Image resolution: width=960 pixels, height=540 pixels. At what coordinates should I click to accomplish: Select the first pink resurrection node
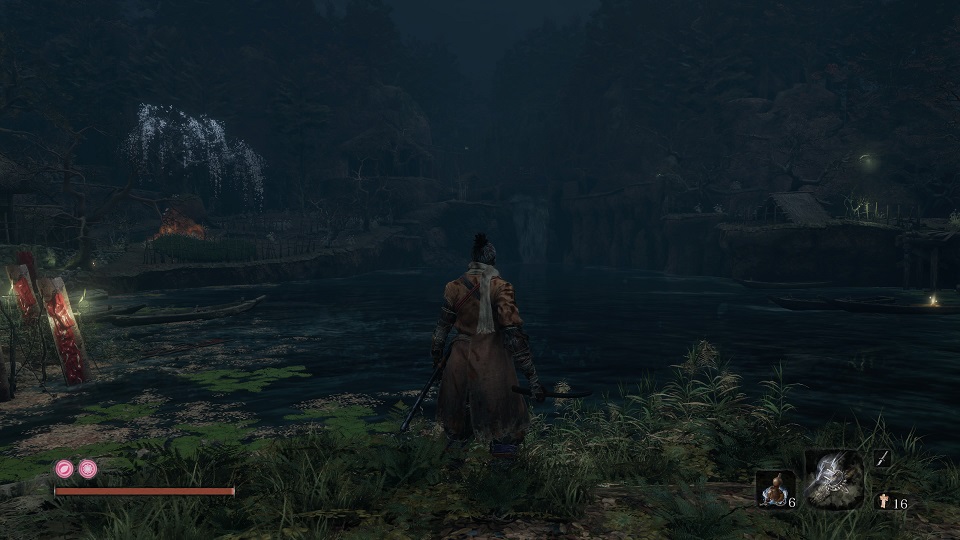[65, 468]
